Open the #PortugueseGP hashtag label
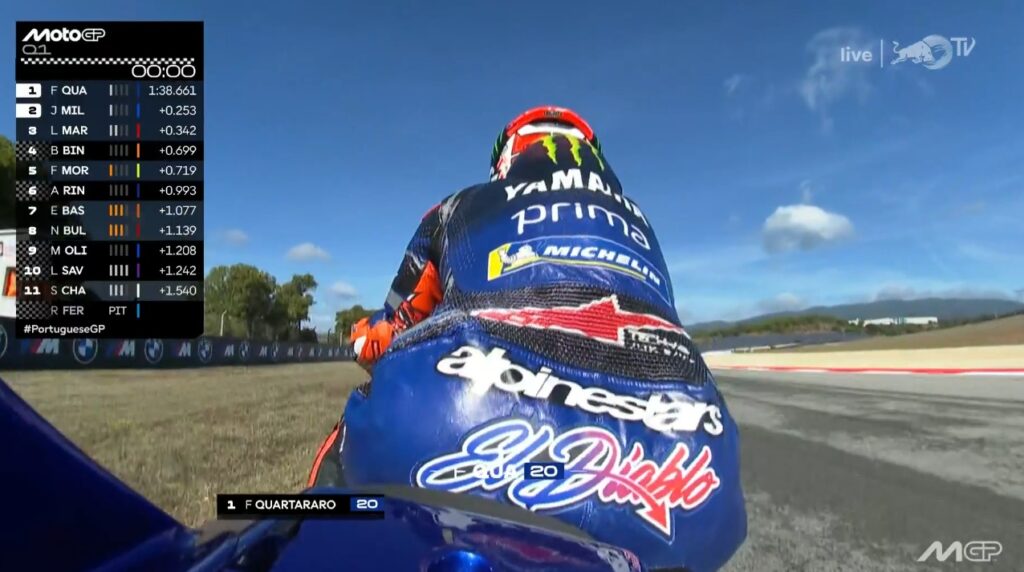1024x572 pixels. 64,329
